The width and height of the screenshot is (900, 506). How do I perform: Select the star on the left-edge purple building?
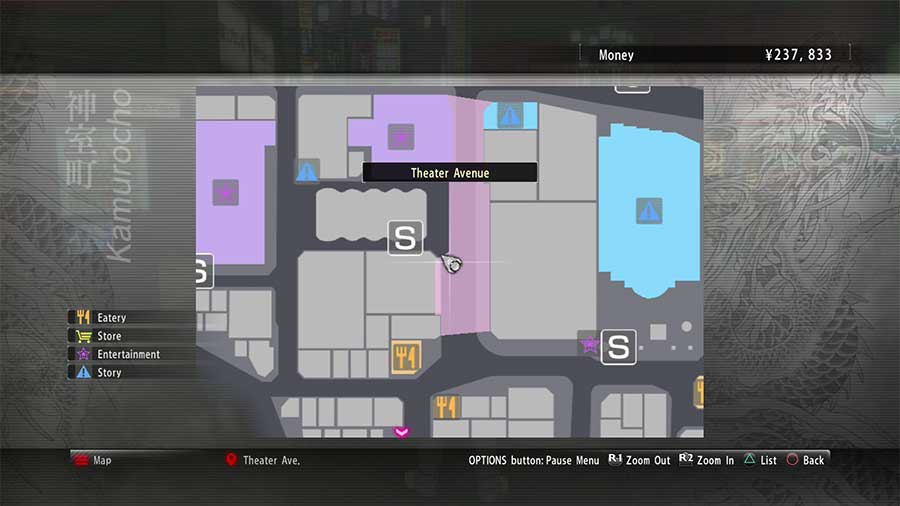(226, 191)
